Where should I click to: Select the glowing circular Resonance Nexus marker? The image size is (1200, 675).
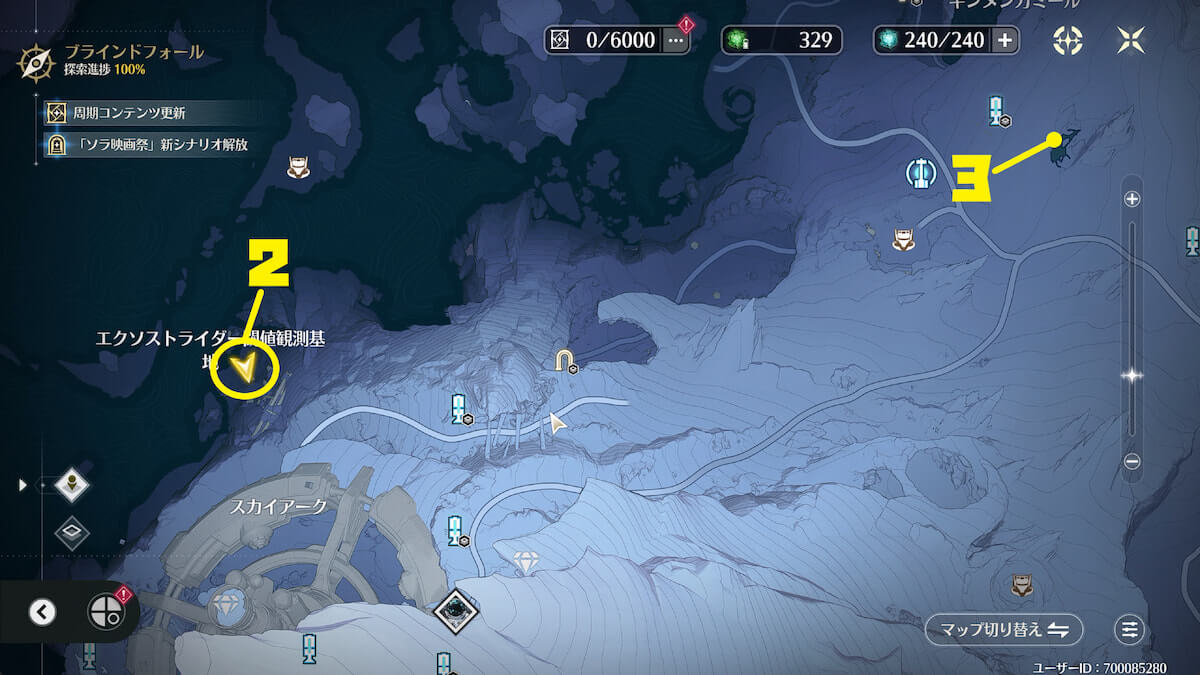[x=919, y=172]
